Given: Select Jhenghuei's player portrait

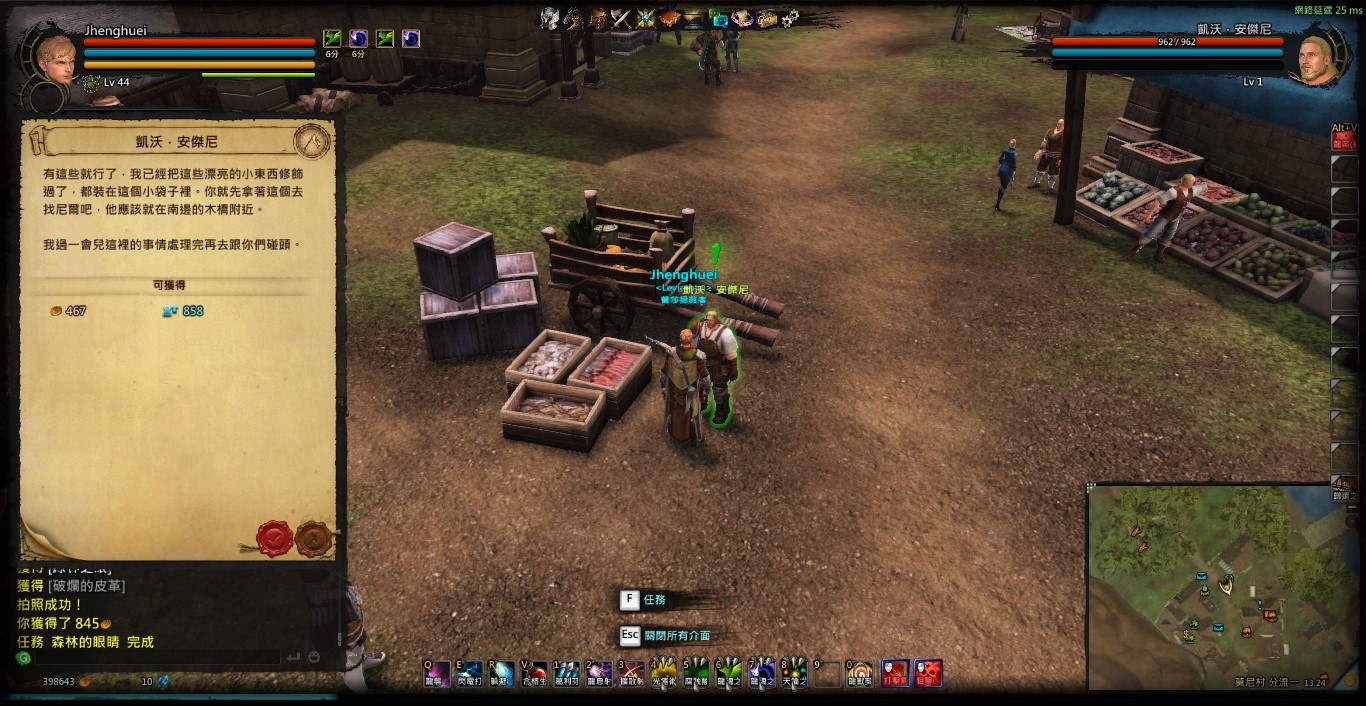Looking at the screenshot, I should pyautogui.click(x=55, y=60).
